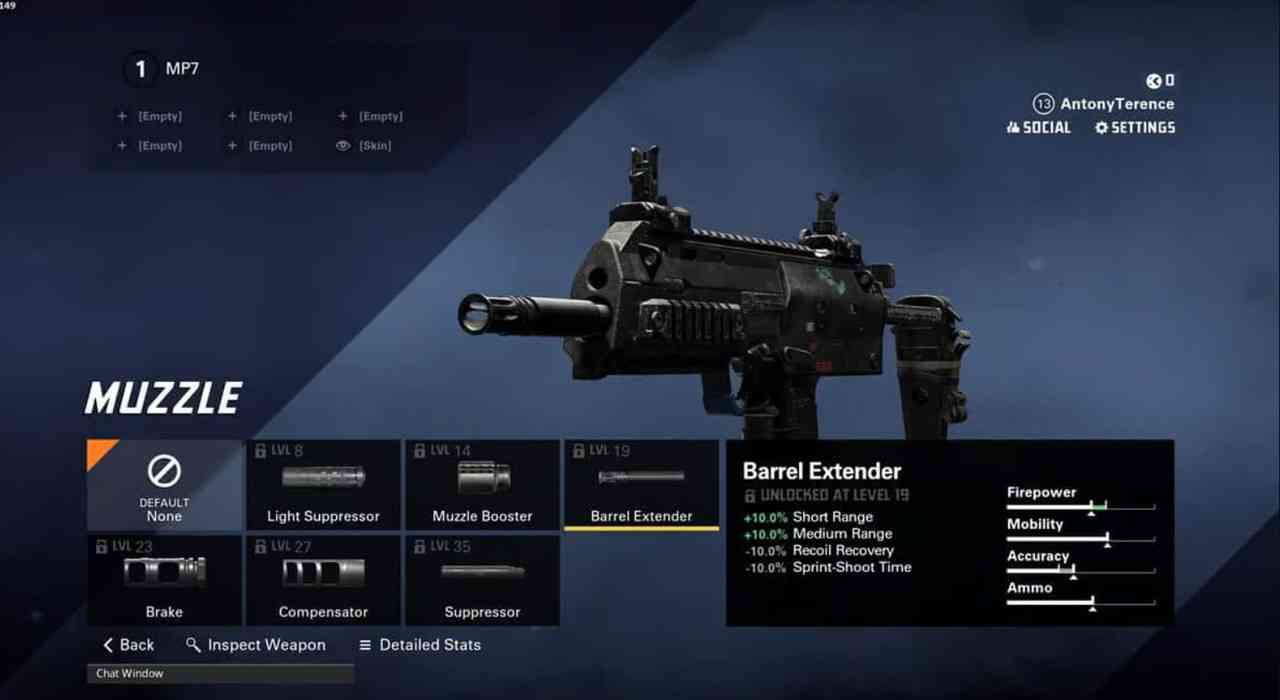Screen dimensions: 1280x700
Task: Open the Chat Window bar
Action: pyautogui.click(x=220, y=674)
